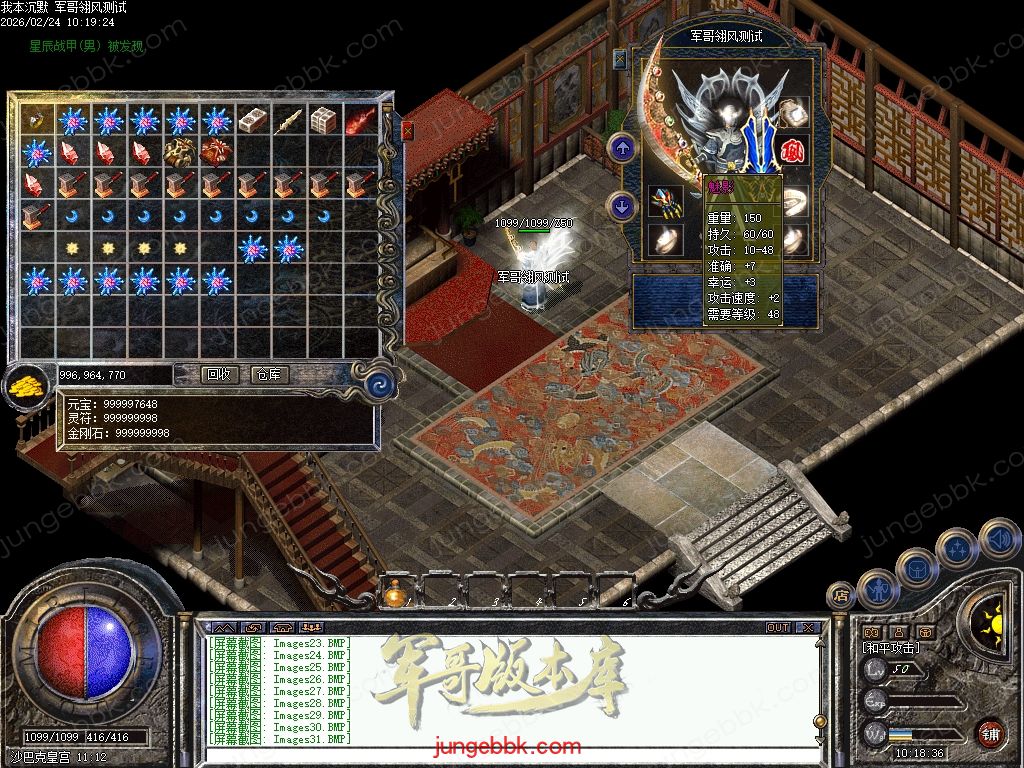Select the clawed gloves equipment slot

point(665,200)
